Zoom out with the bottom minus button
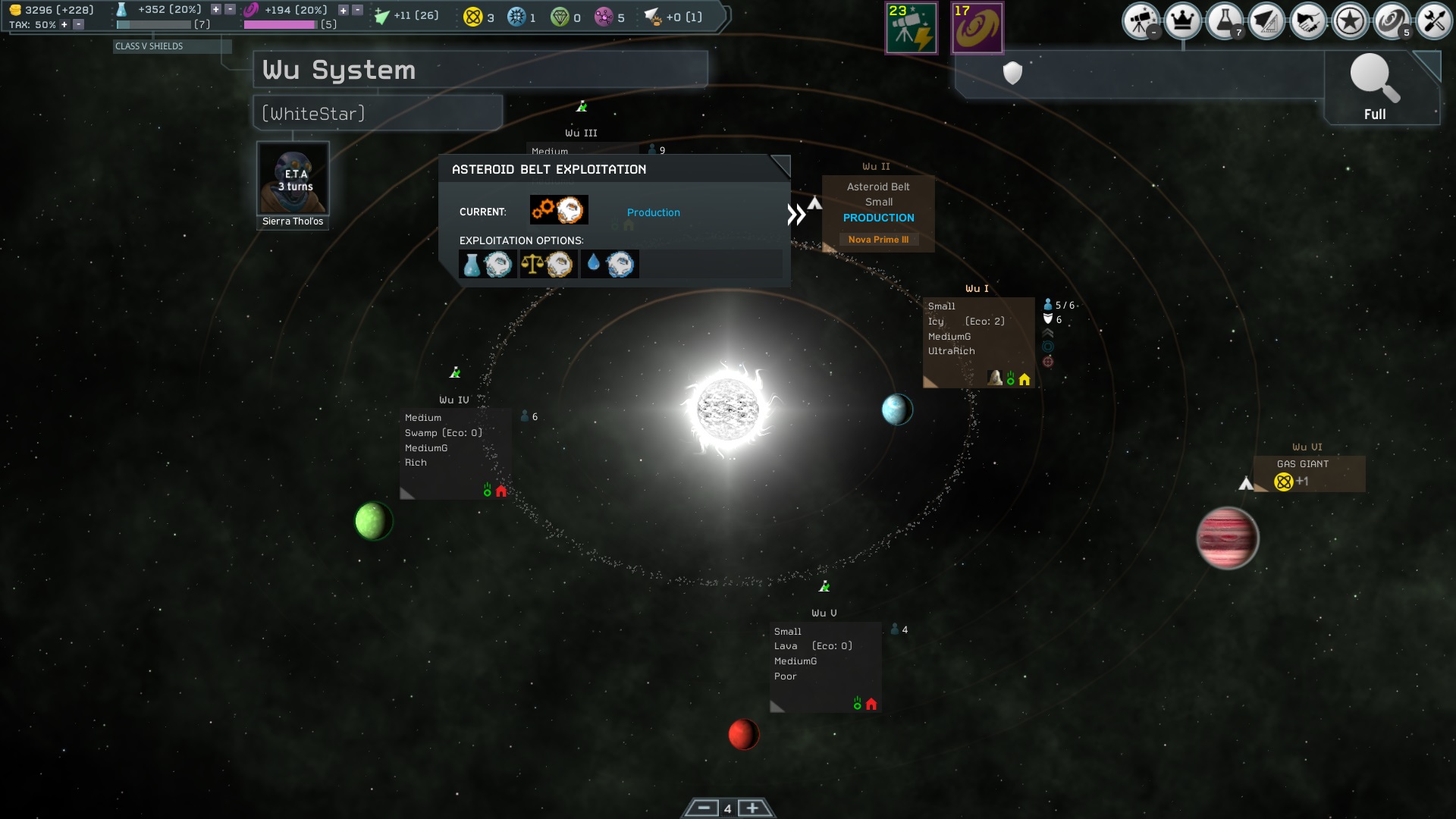Viewport: 1456px width, 819px height. point(703,808)
